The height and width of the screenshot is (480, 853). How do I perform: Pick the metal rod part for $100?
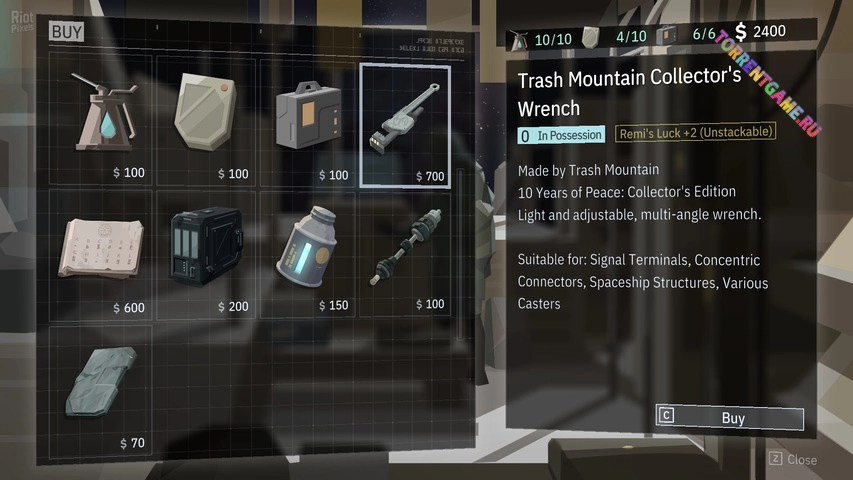tap(405, 254)
